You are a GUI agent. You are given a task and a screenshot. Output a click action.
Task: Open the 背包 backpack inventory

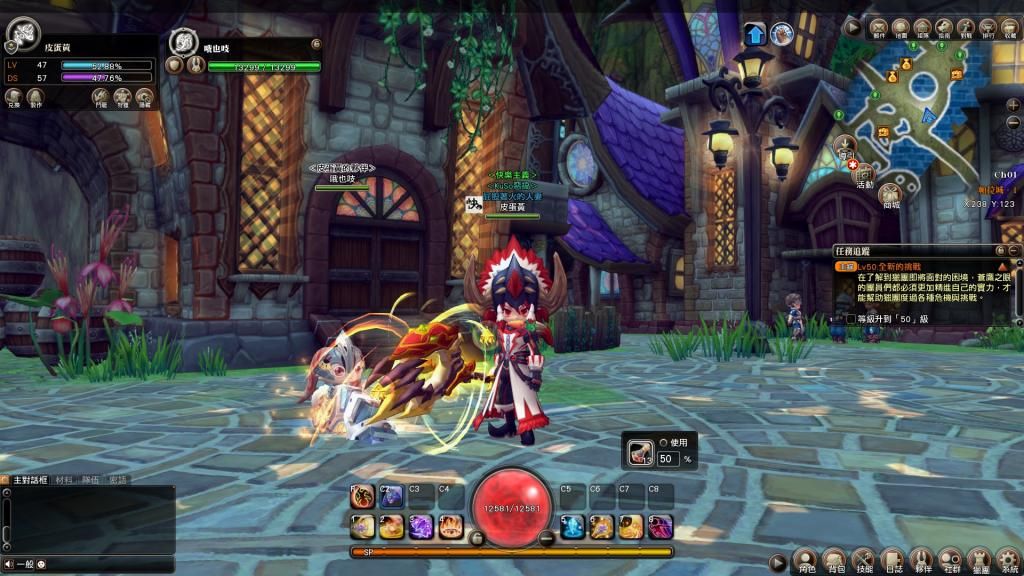[x=836, y=560]
